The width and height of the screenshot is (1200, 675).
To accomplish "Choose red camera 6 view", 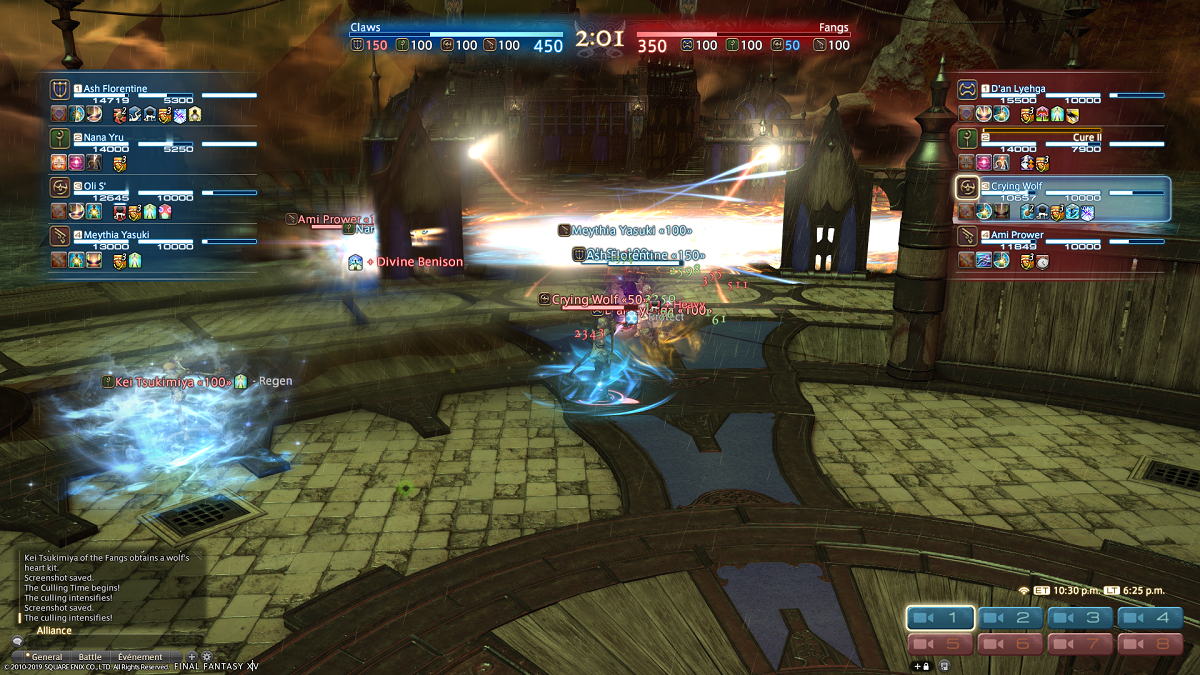I will coord(1009,645).
